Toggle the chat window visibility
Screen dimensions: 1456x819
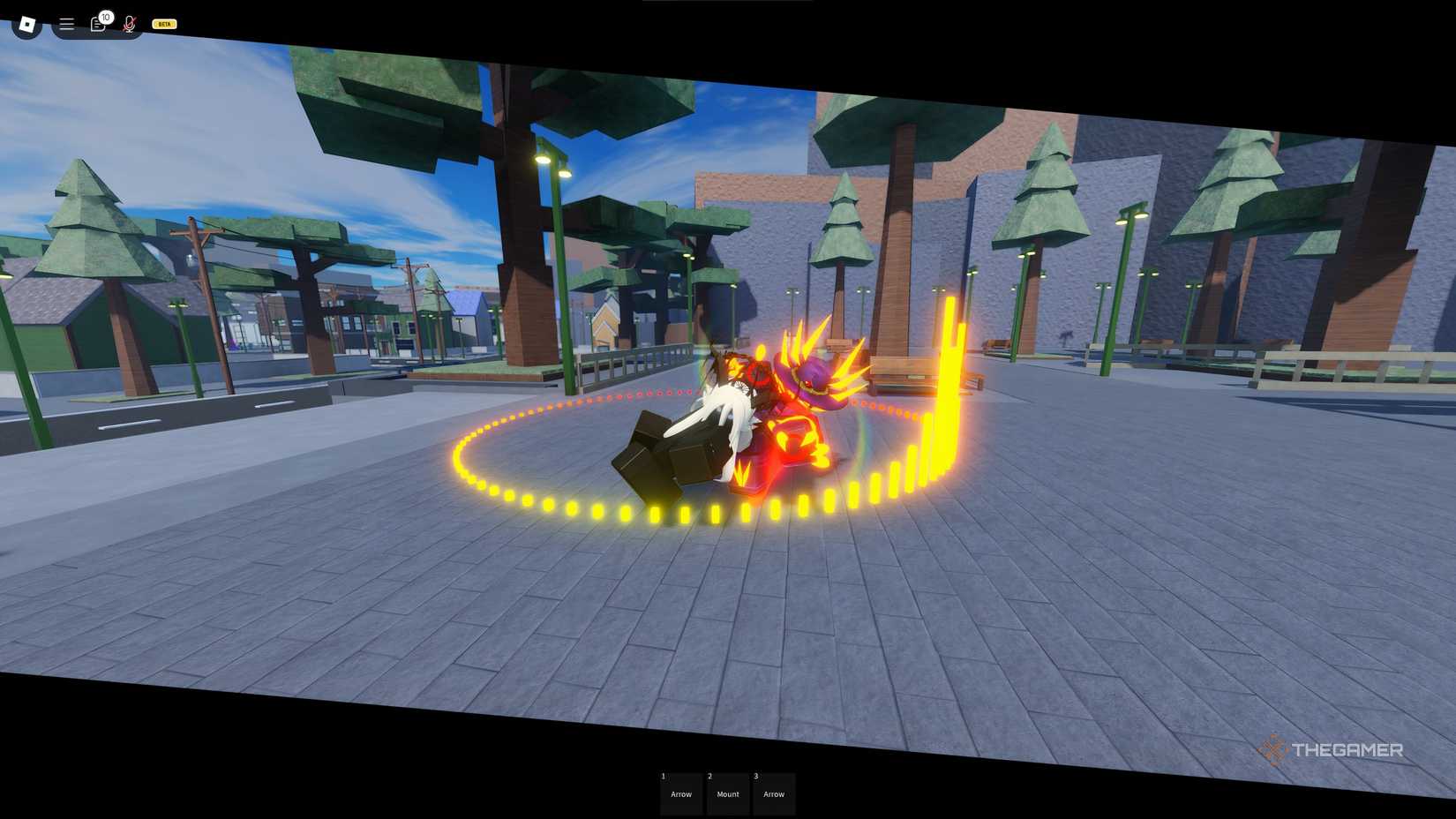click(x=97, y=25)
